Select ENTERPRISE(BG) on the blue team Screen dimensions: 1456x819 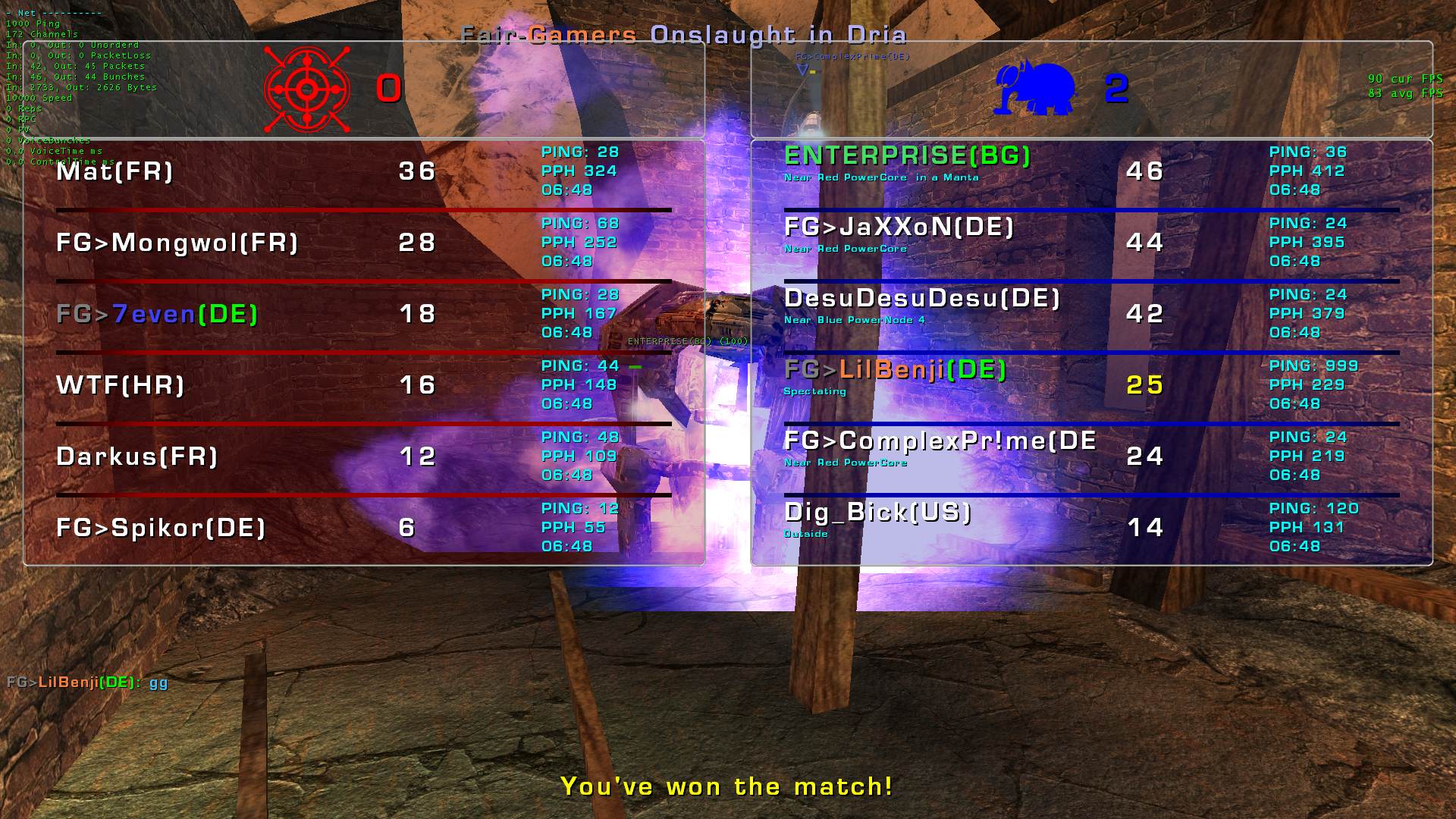907,156
